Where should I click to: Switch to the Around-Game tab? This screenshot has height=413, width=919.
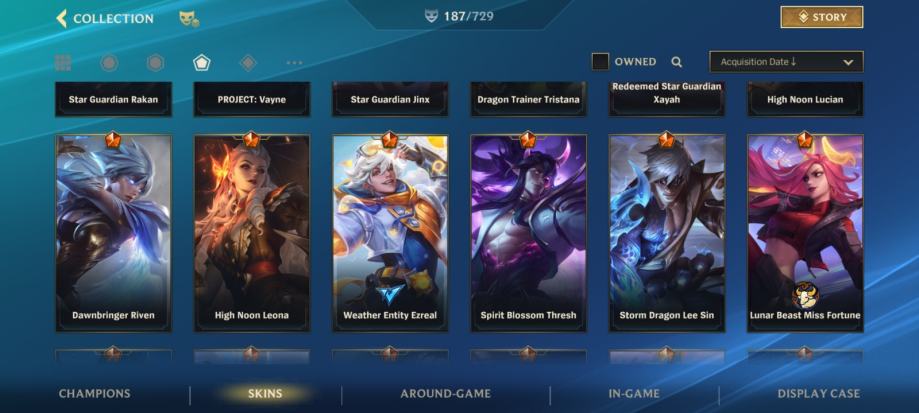tap(445, 394)
